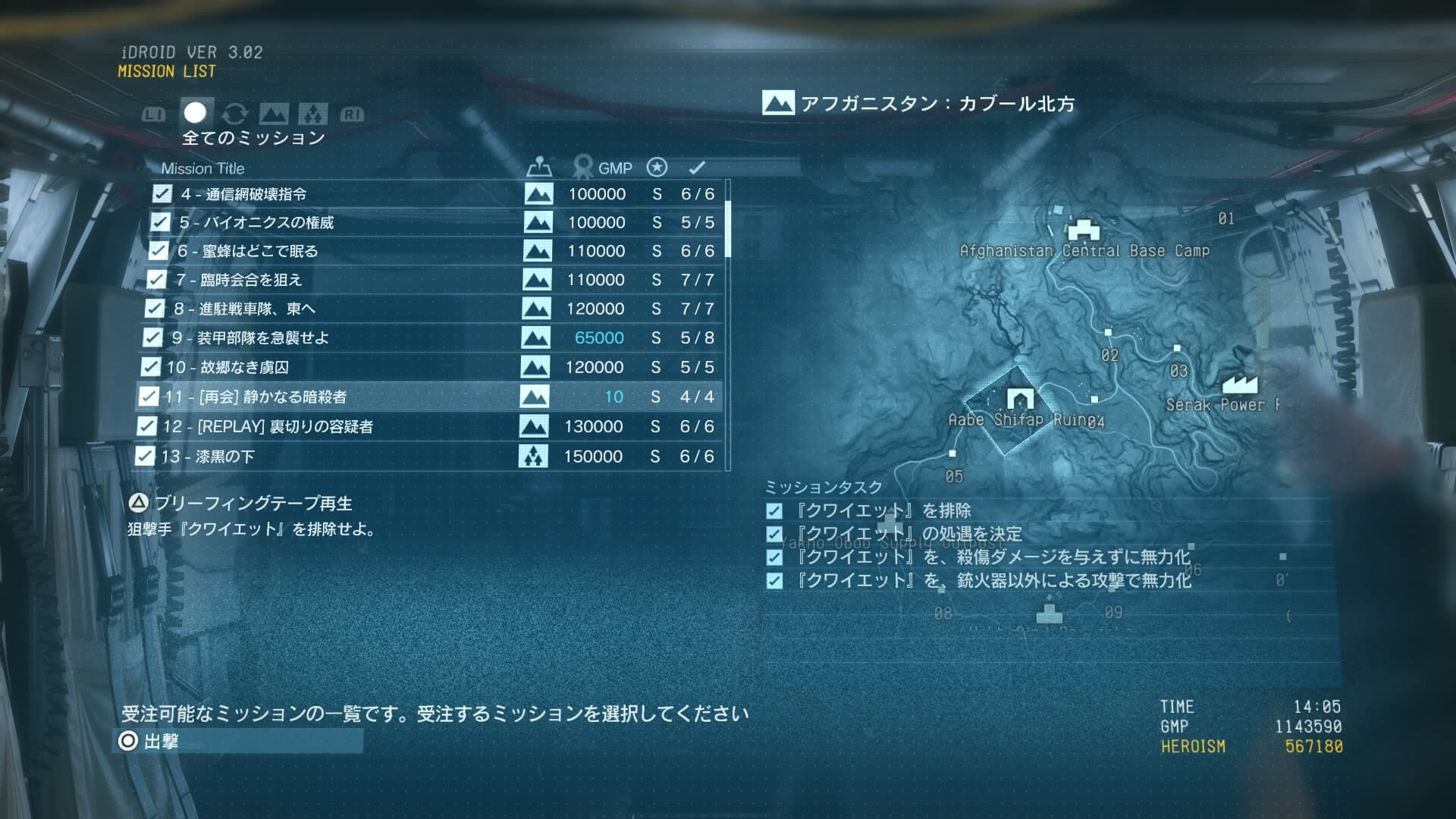Open the circular arrows mission tab
Viewport: 1456px width, 819px height.
tap(235, 115)
